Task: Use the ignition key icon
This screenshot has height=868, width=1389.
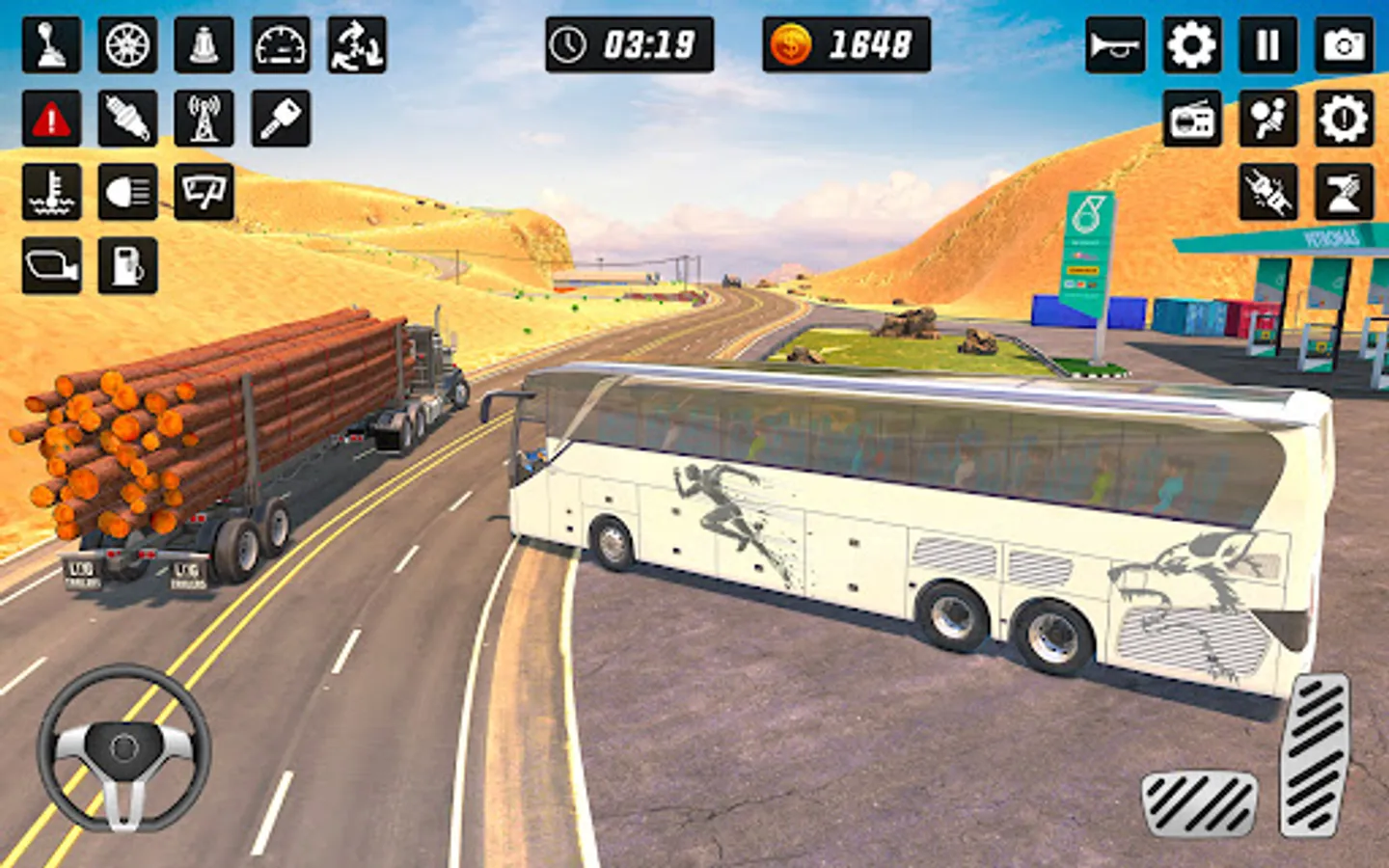Action: pyautogui.click(x=281, y=120)
